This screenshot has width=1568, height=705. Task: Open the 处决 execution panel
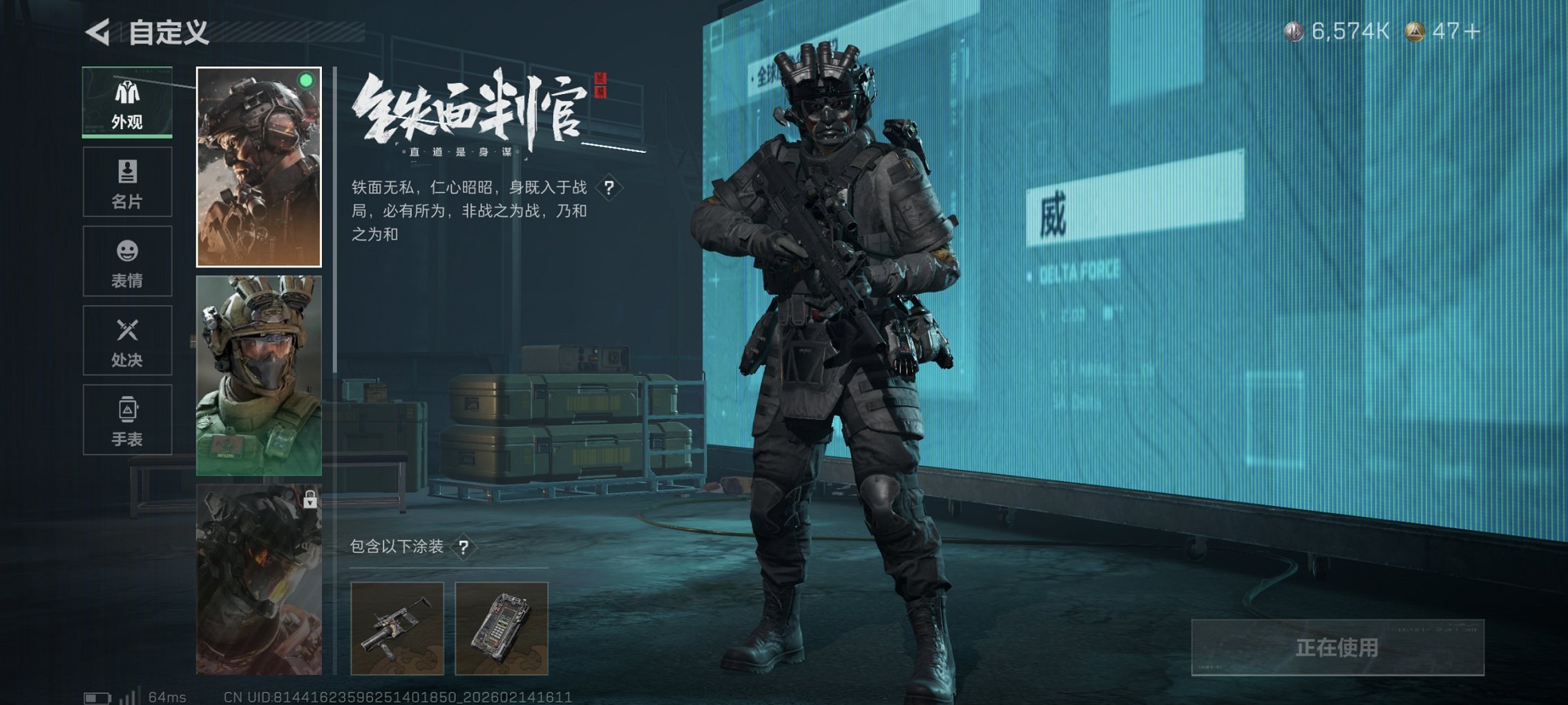click(x=126, y=340)
